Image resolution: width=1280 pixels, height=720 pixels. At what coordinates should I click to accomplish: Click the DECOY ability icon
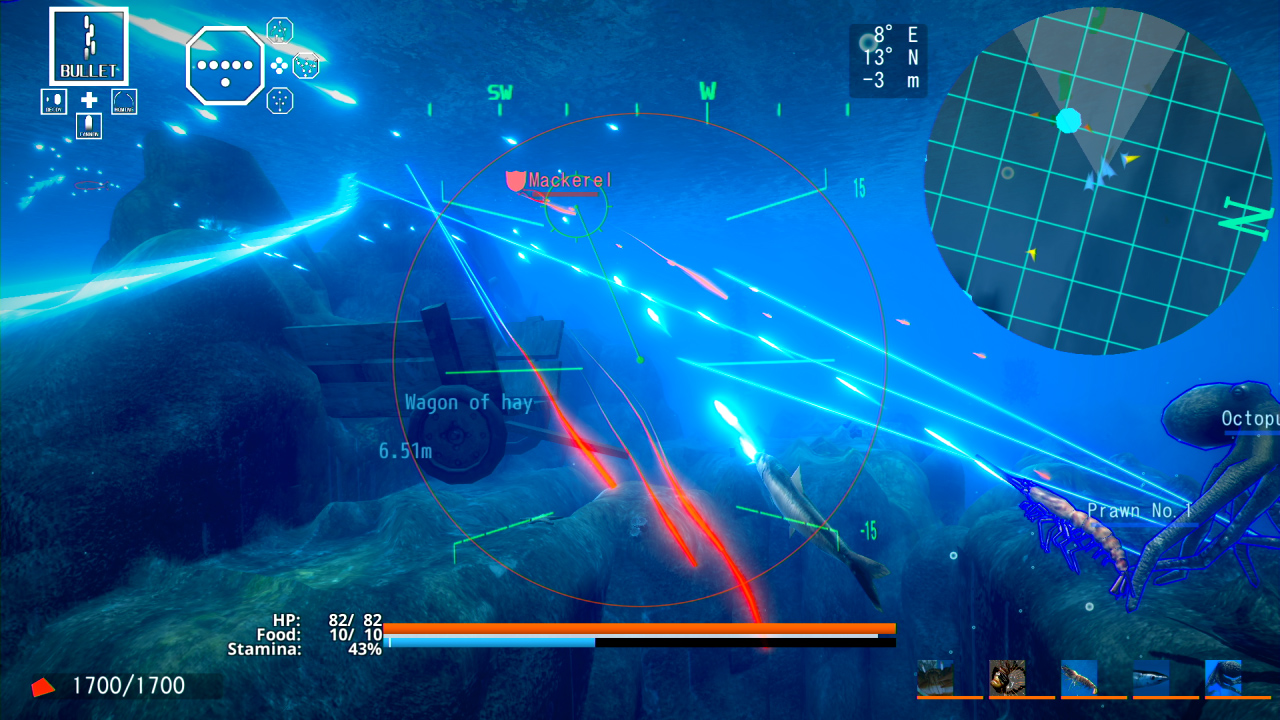point(54,102)
